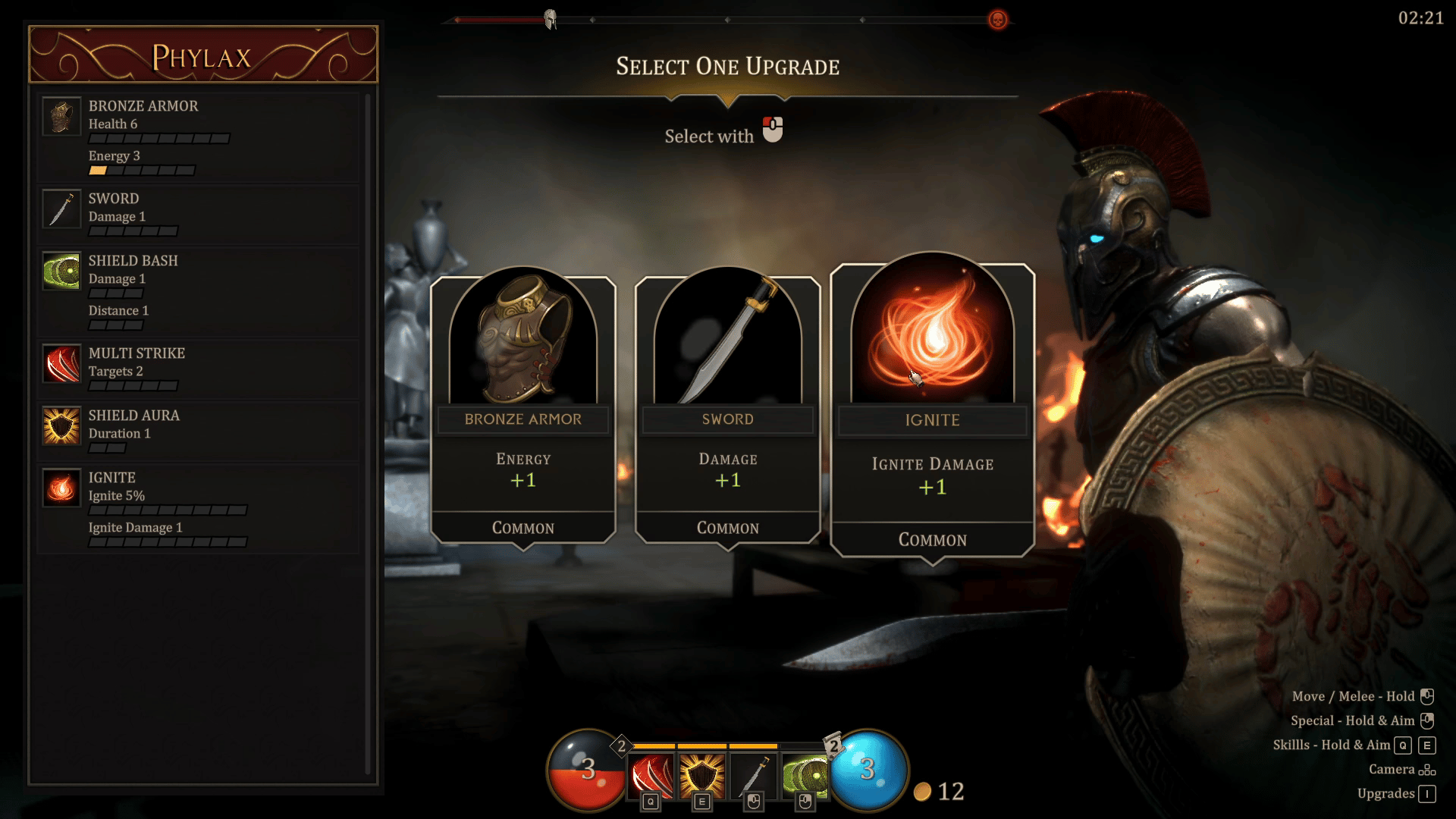
Task: Choose the Bronze Armor Energy +1 upgrade card
Action: [x=523, y=409]
